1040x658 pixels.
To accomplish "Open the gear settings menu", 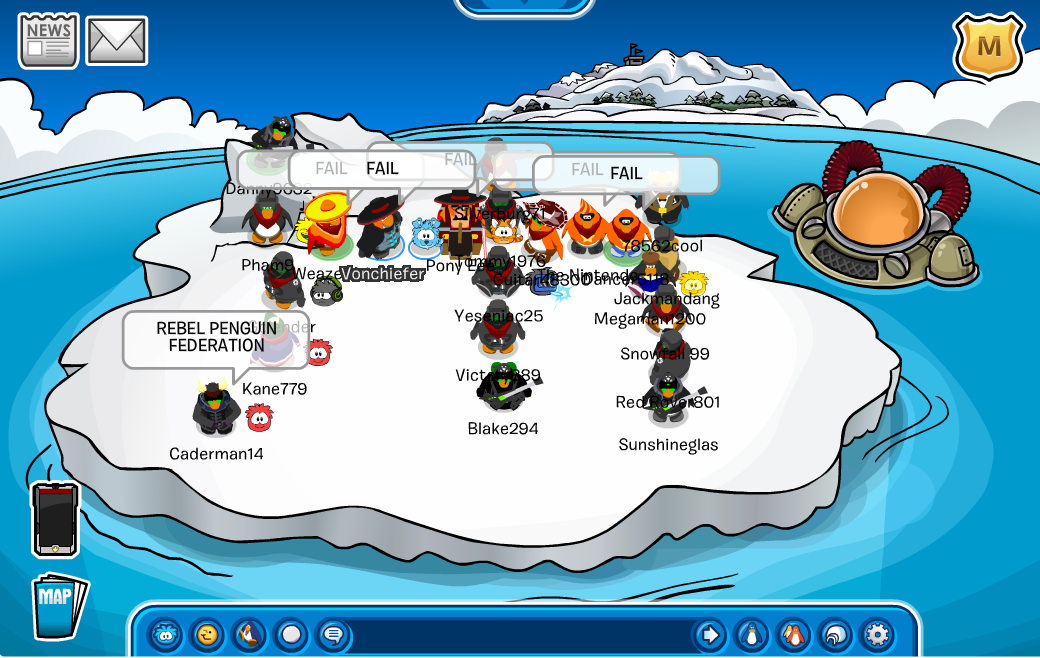I will click(877, 634).
